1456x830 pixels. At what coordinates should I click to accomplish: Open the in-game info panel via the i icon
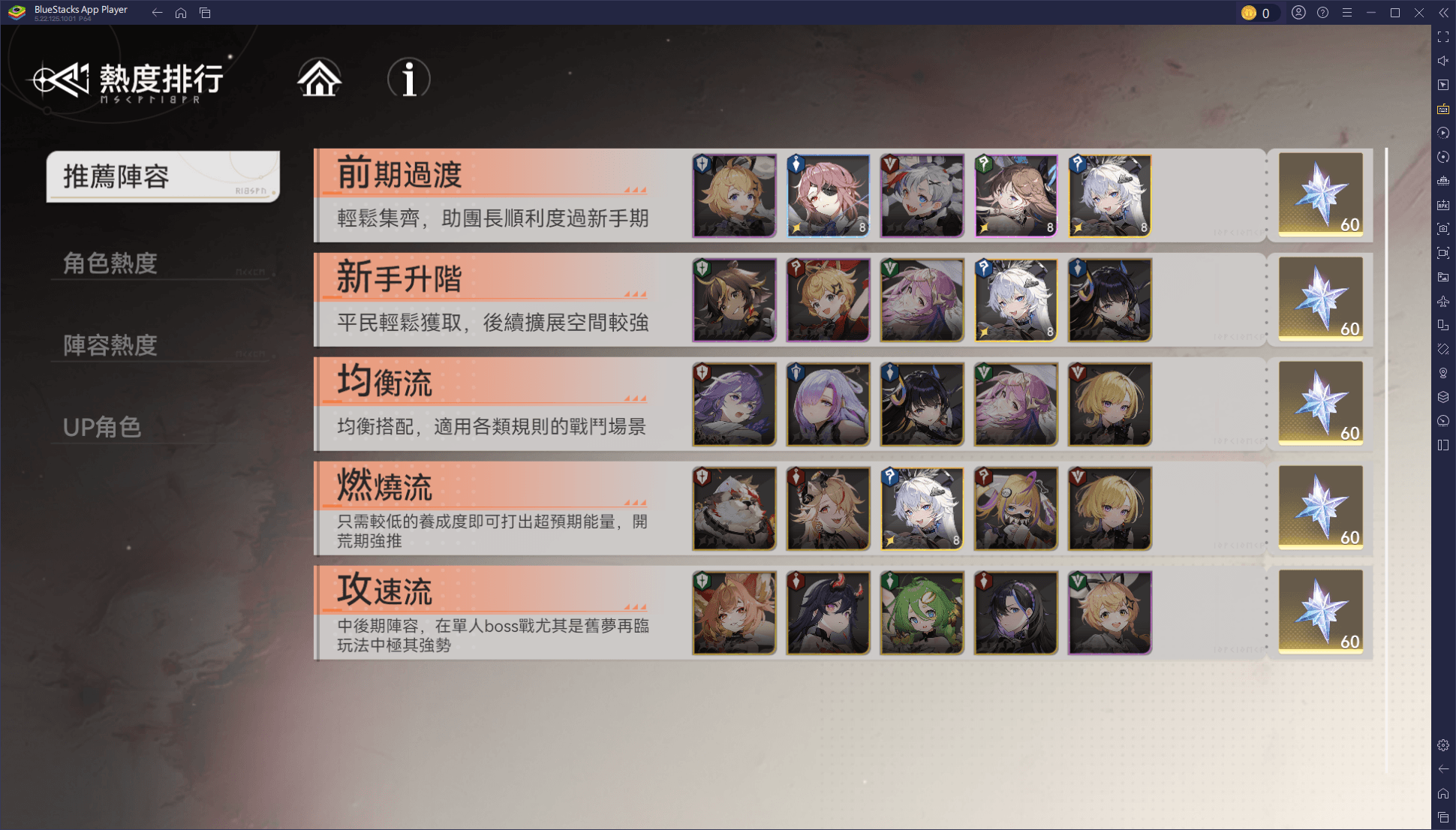[x=409, y=80]
